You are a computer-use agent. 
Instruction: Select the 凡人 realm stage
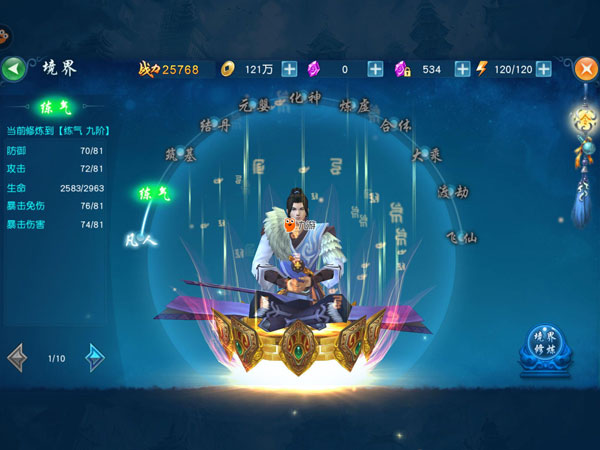point(141,239)
